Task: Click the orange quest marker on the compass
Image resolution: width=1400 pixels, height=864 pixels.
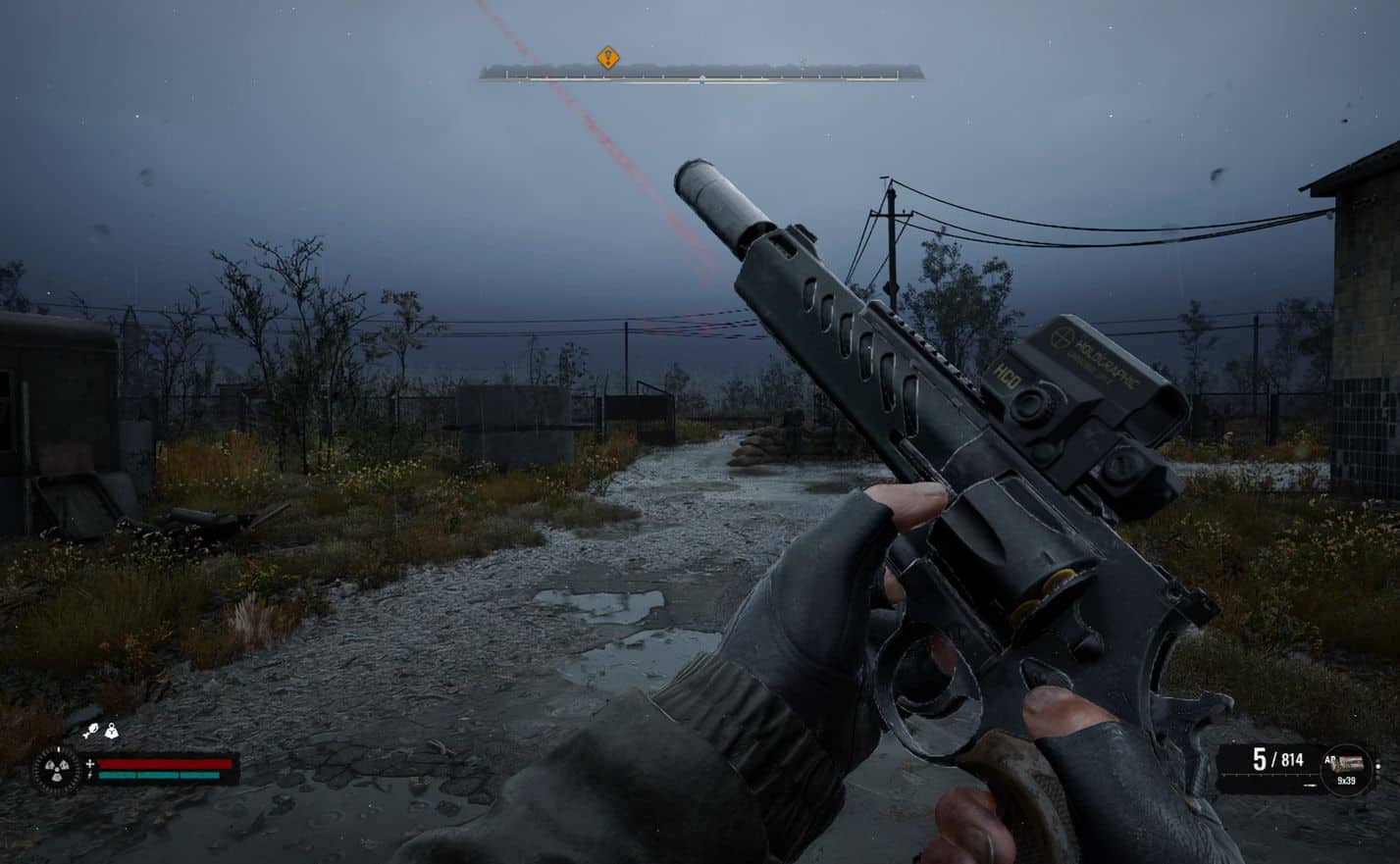Action: pyautogui.click(x=608, y=59)
